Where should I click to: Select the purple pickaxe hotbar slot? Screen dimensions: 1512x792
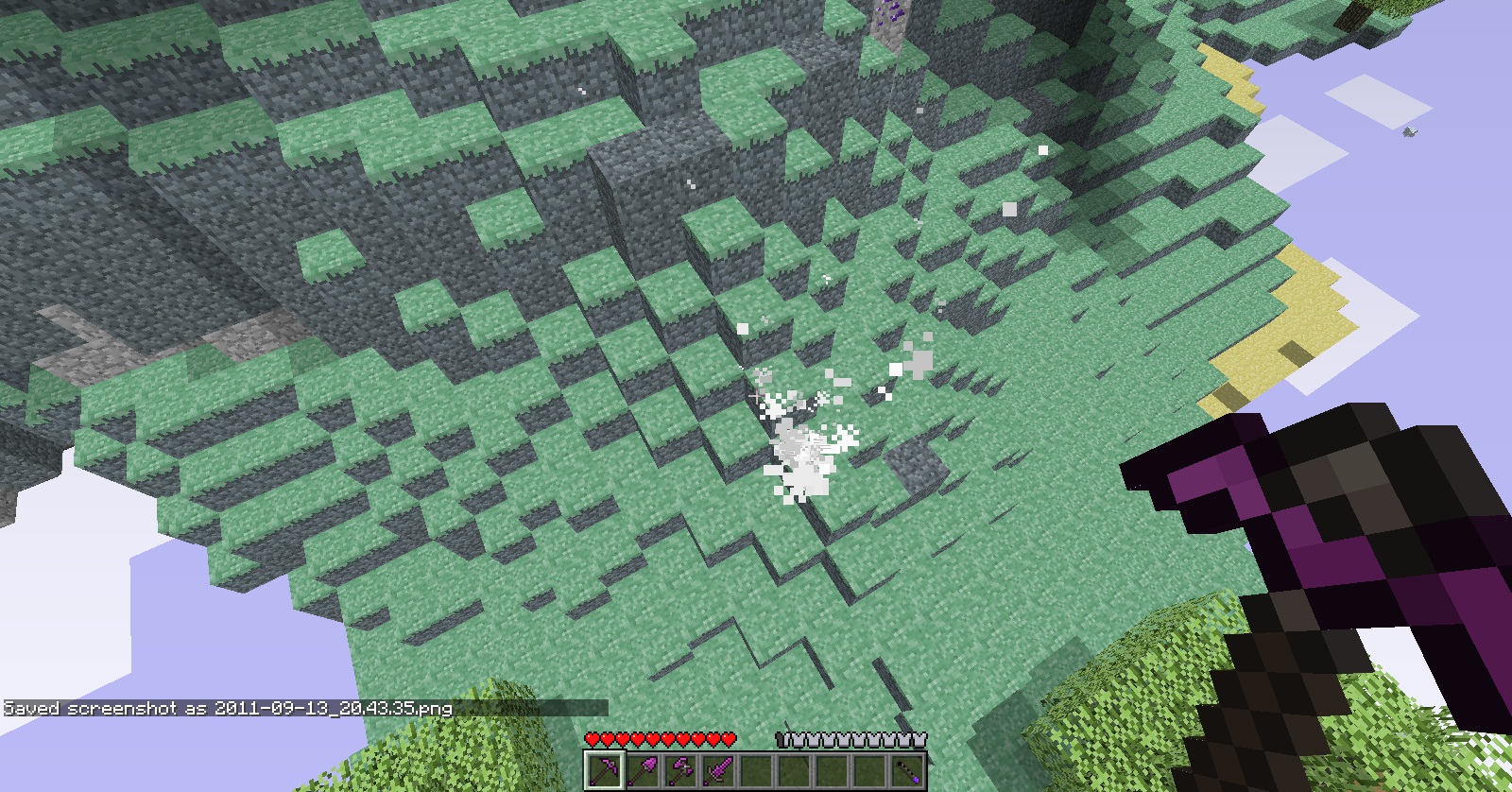604,770
